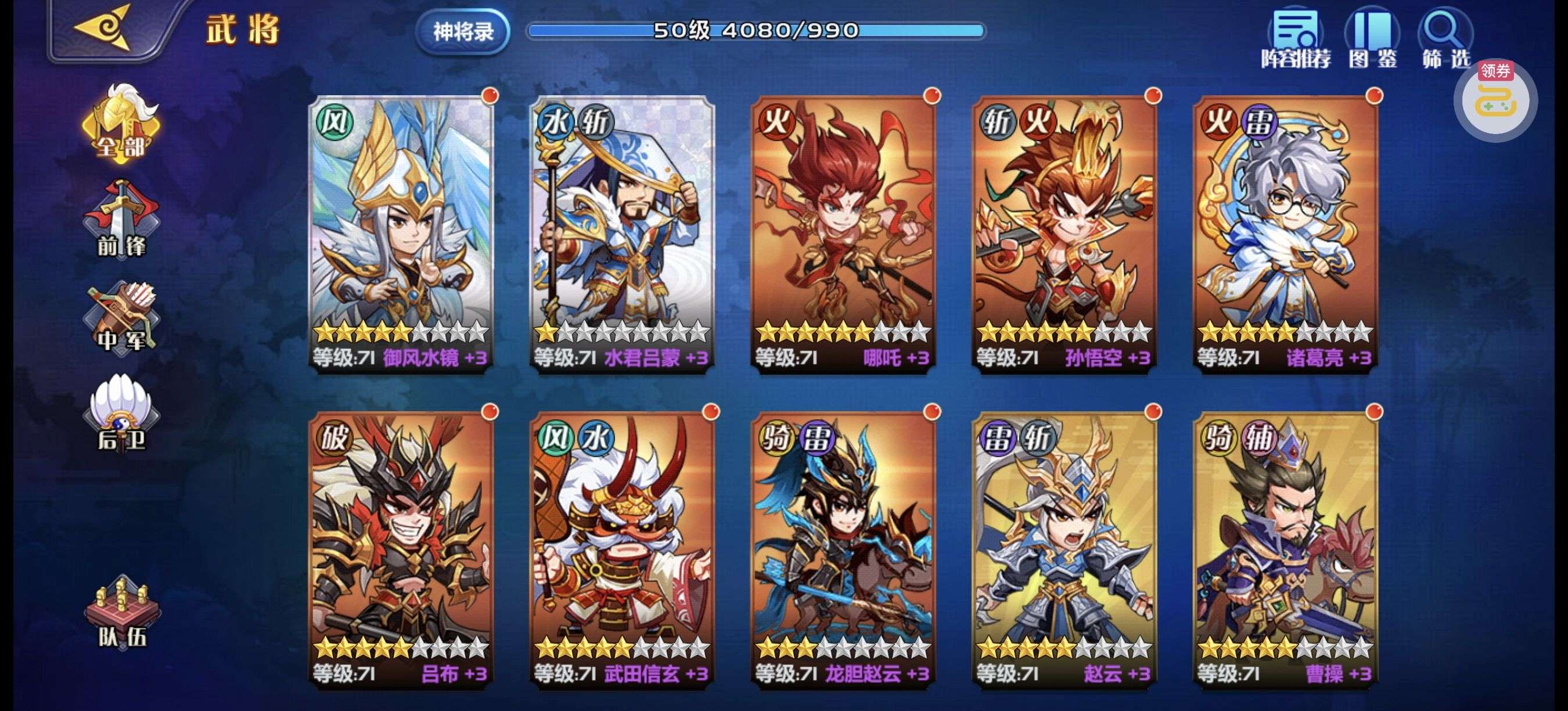Switch to the 全部 all heroes tab
The image size is (1568, 711).
click(x=121, y=126)
